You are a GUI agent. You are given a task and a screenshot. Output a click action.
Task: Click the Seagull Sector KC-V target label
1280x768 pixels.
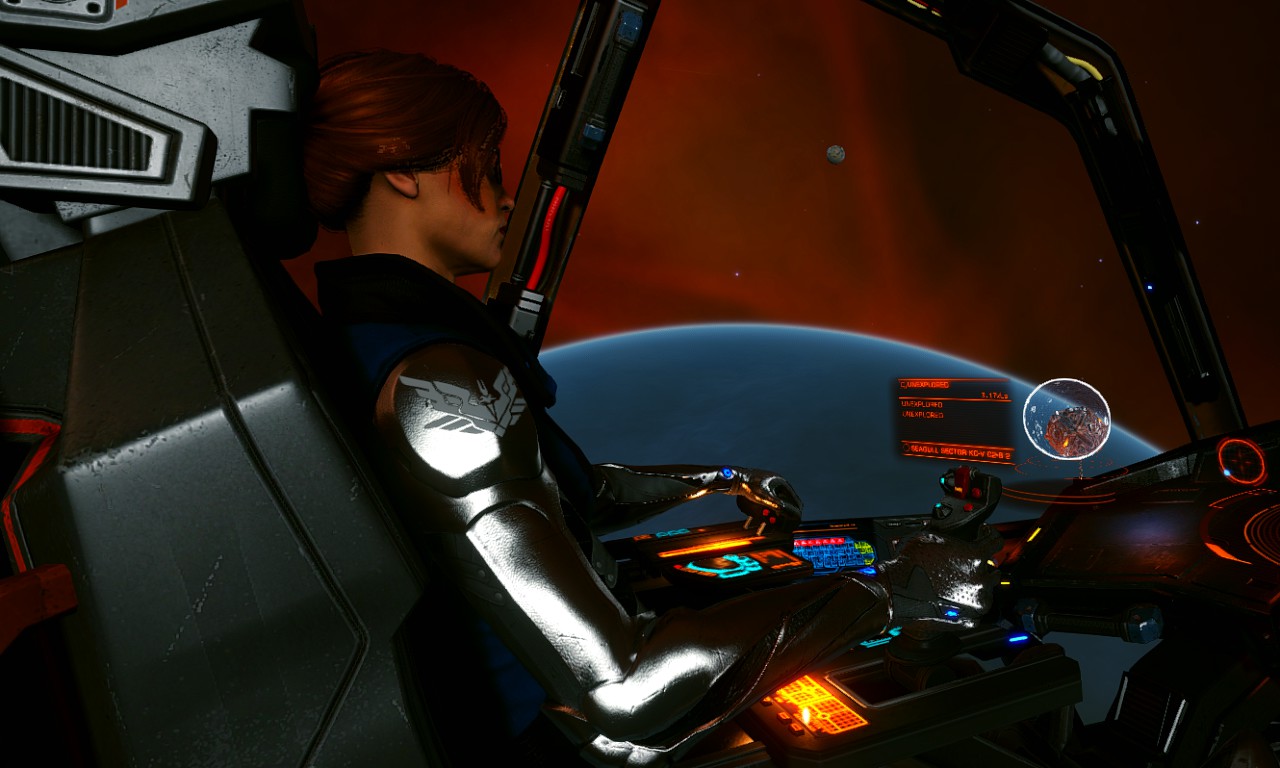tap(957, 453)
